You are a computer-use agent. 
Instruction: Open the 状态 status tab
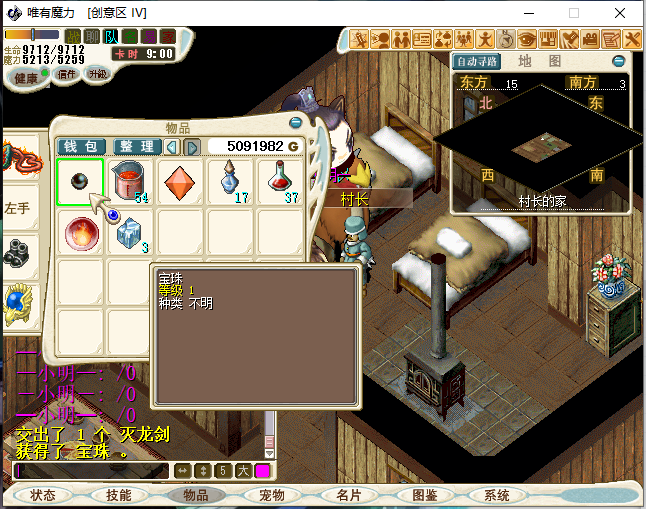[43, 495]
